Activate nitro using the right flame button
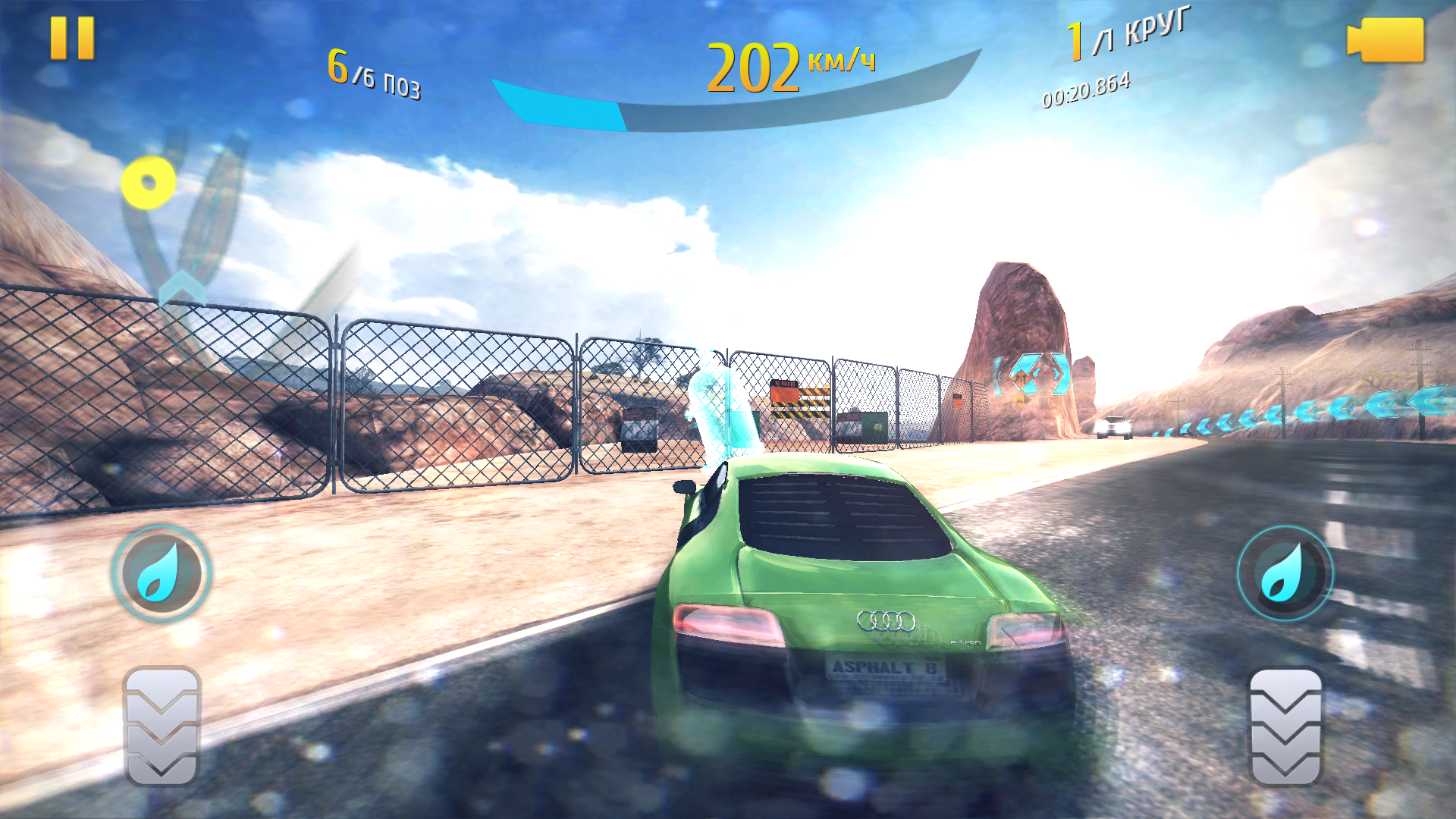The width and height of the screenshot is (1456, 819). (1285, 573)
